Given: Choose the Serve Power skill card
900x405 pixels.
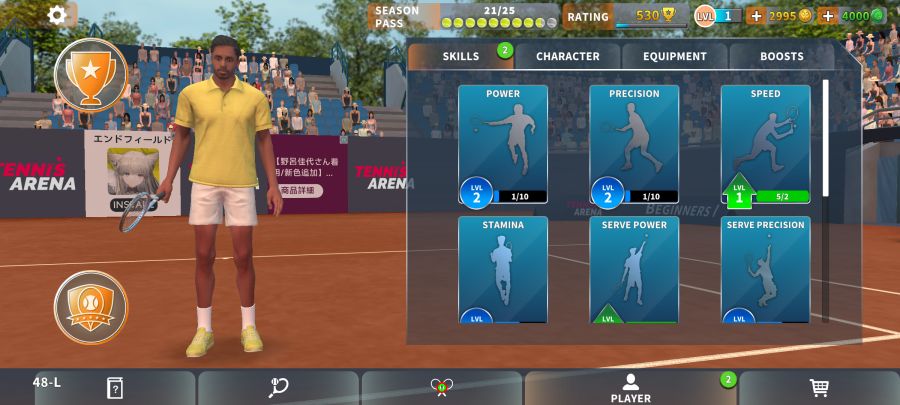Looking at the screenshot, I should point(634,270).
